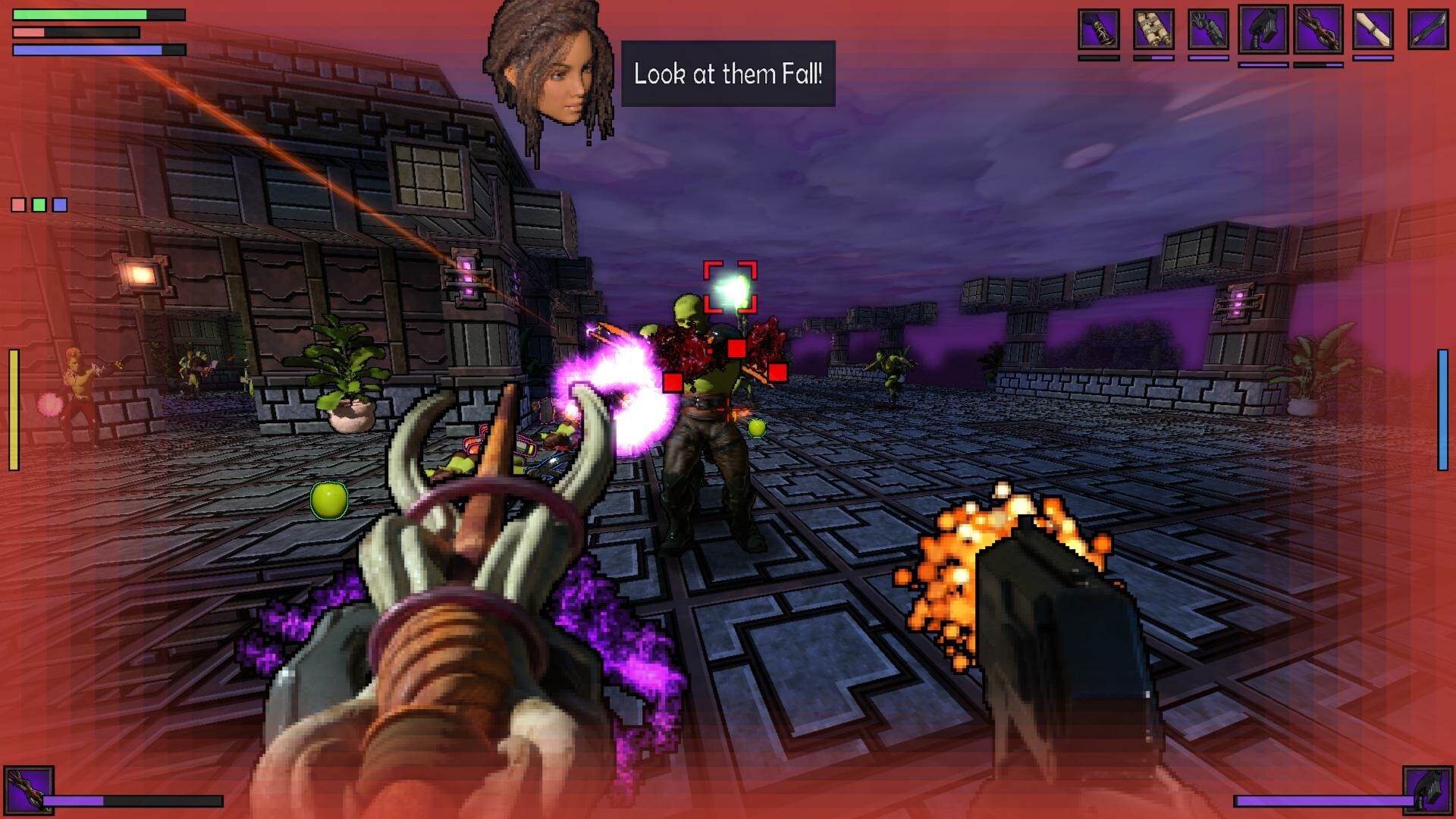
Task: Equip the blade weapon in the last slot
Action: (x=1427, y=30)
